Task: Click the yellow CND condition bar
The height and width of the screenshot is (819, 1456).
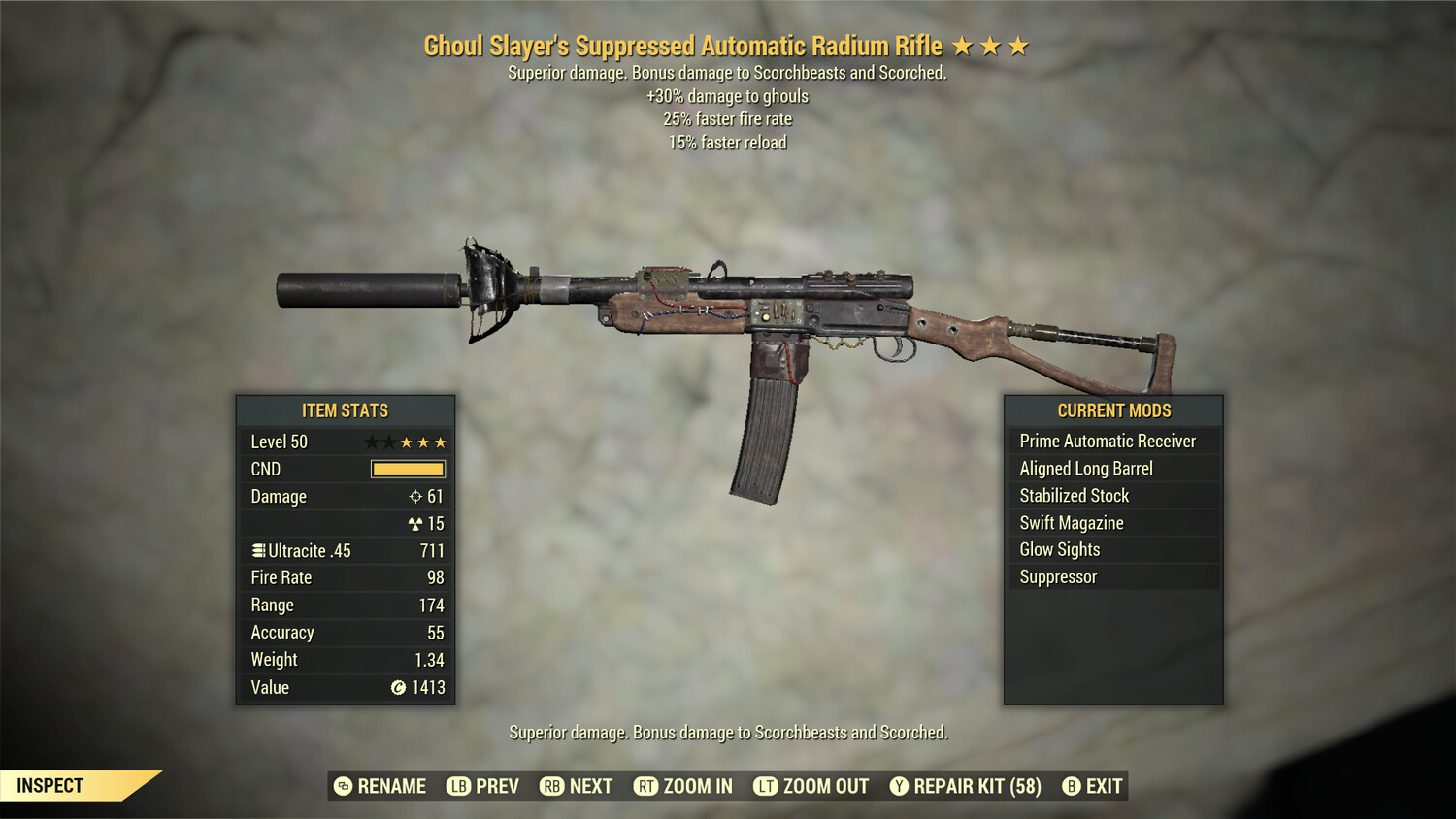Action: [x=407, y=469]
